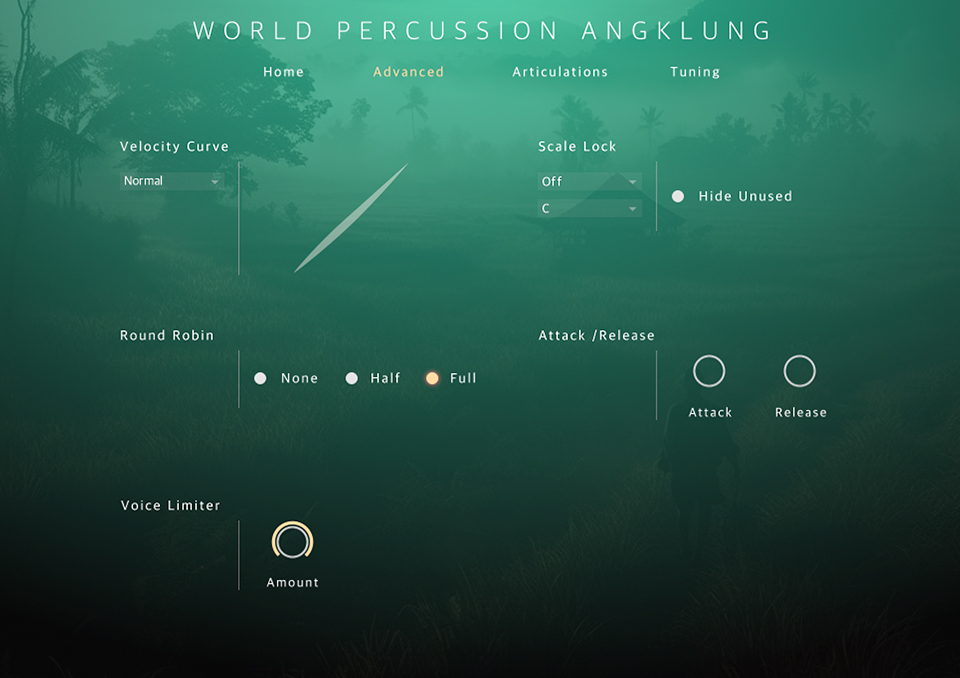Open the Velocity Curve Normal dropdown

171,181
